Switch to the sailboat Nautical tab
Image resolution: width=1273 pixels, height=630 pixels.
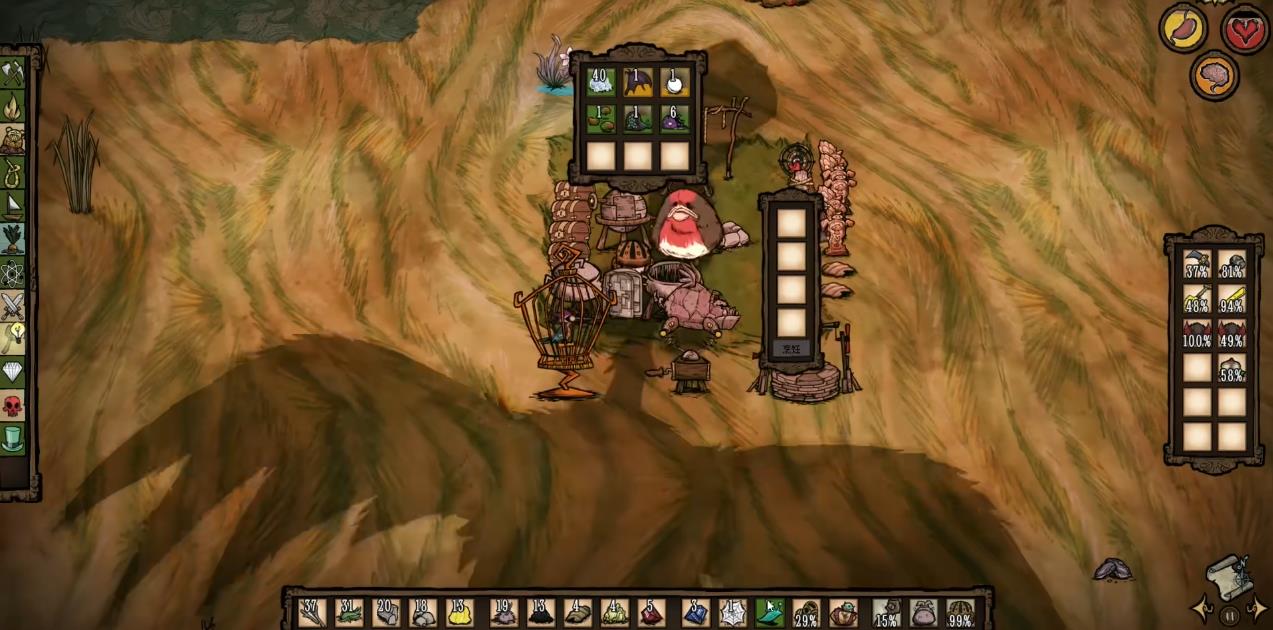pos(13,206)
